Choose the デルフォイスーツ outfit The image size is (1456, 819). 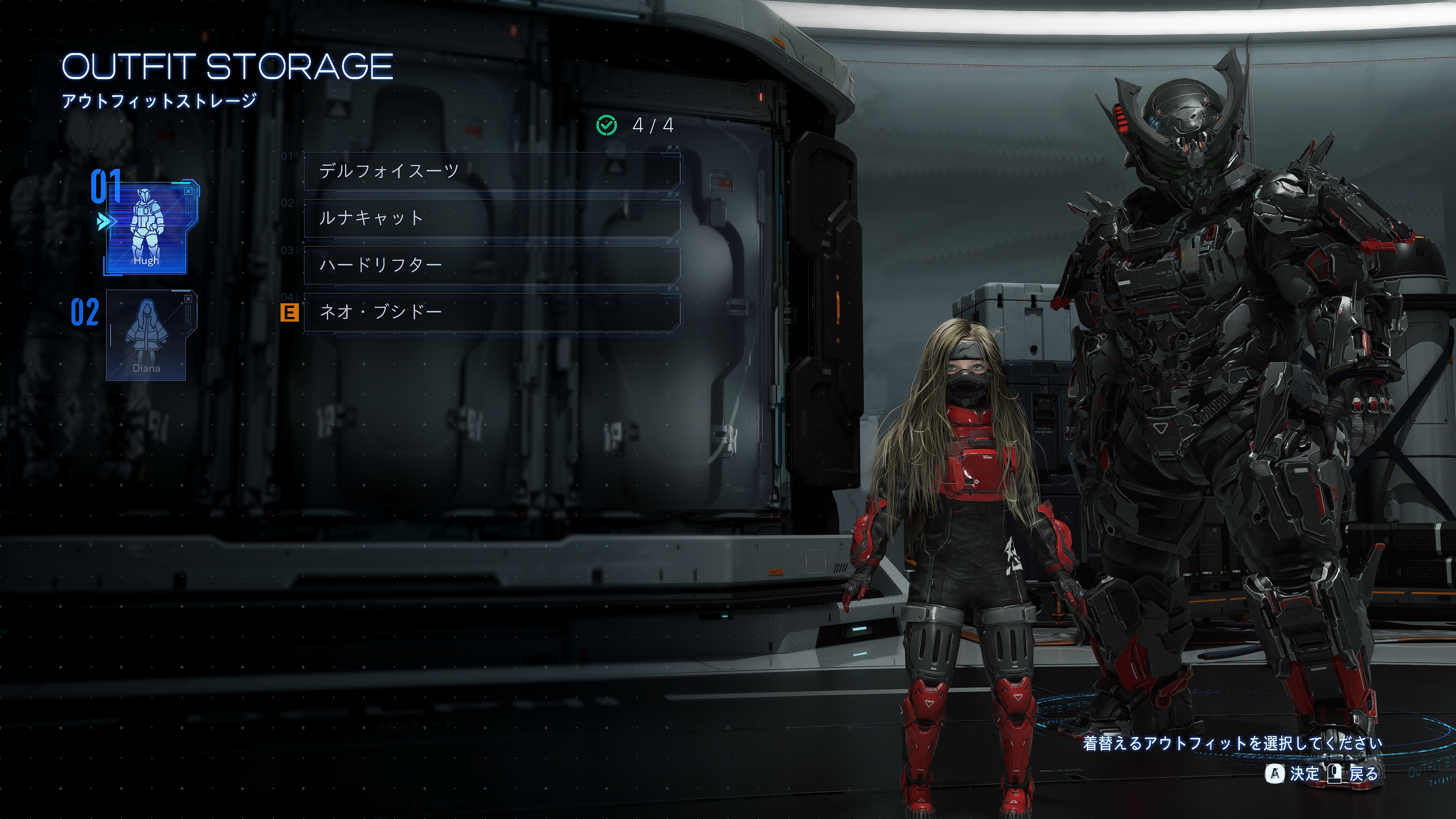point(491,171)
